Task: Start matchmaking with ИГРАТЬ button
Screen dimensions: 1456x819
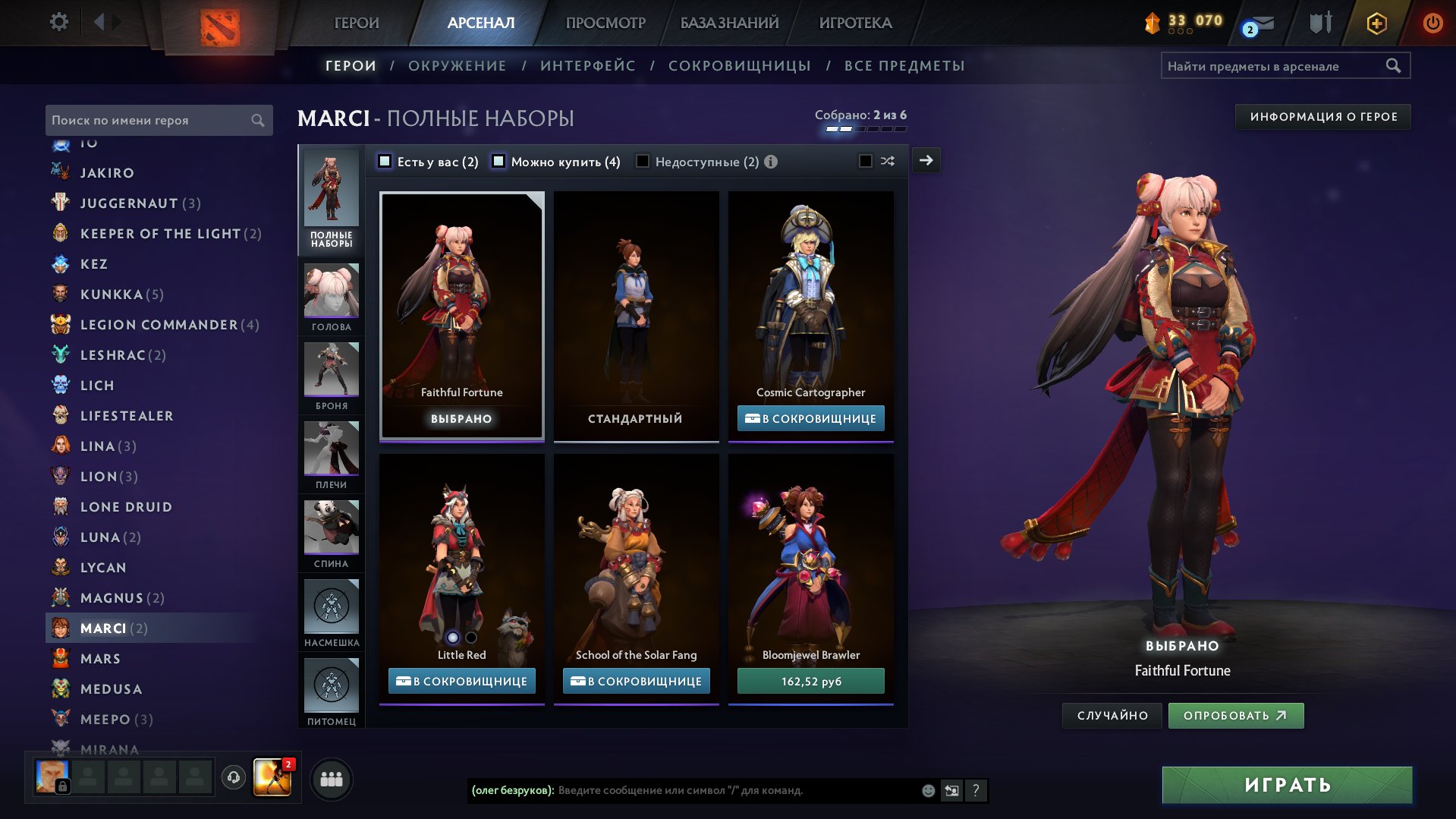Action: (x=1287, y=784)
